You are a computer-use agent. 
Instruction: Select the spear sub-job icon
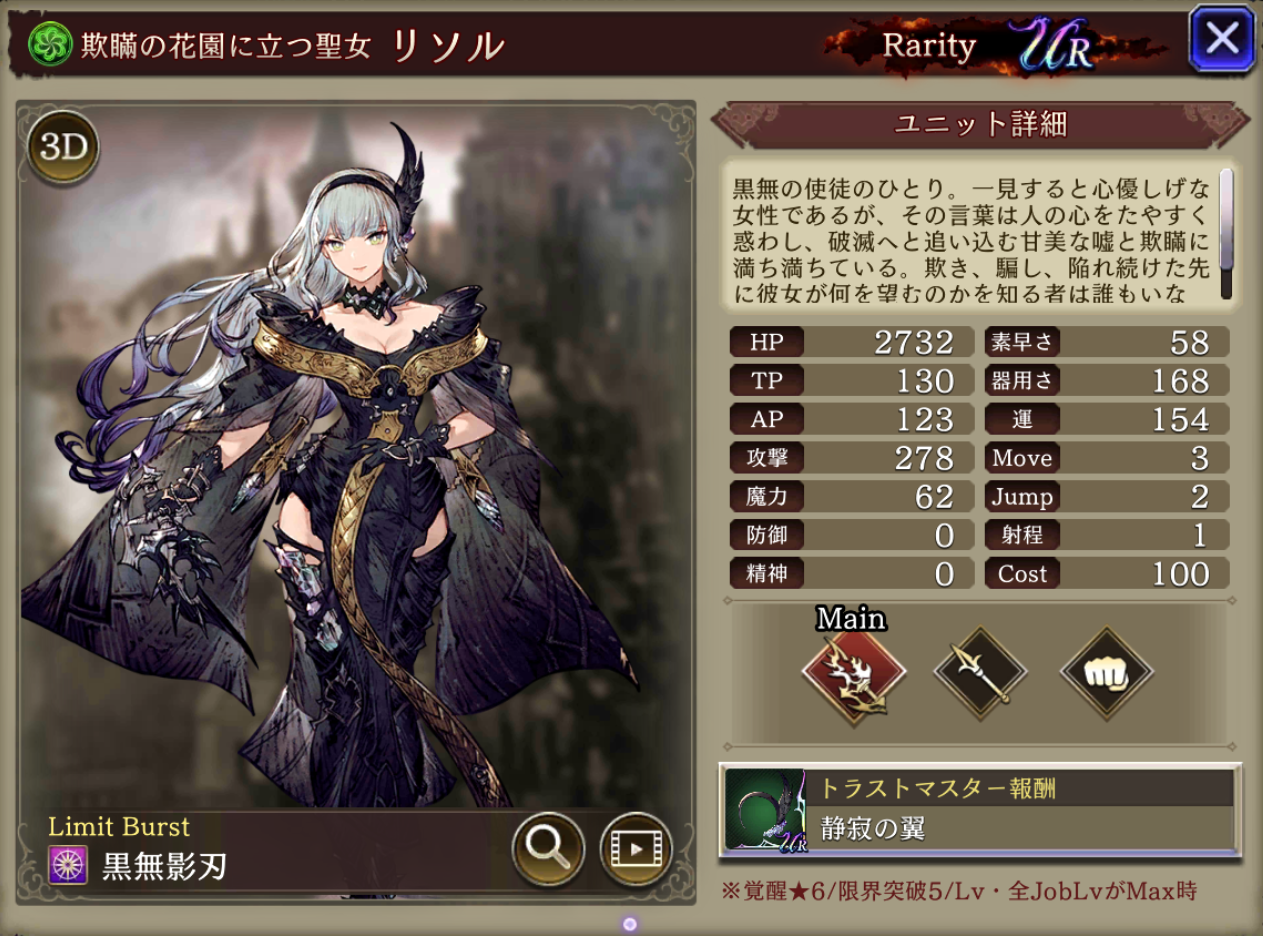point(979,673)
